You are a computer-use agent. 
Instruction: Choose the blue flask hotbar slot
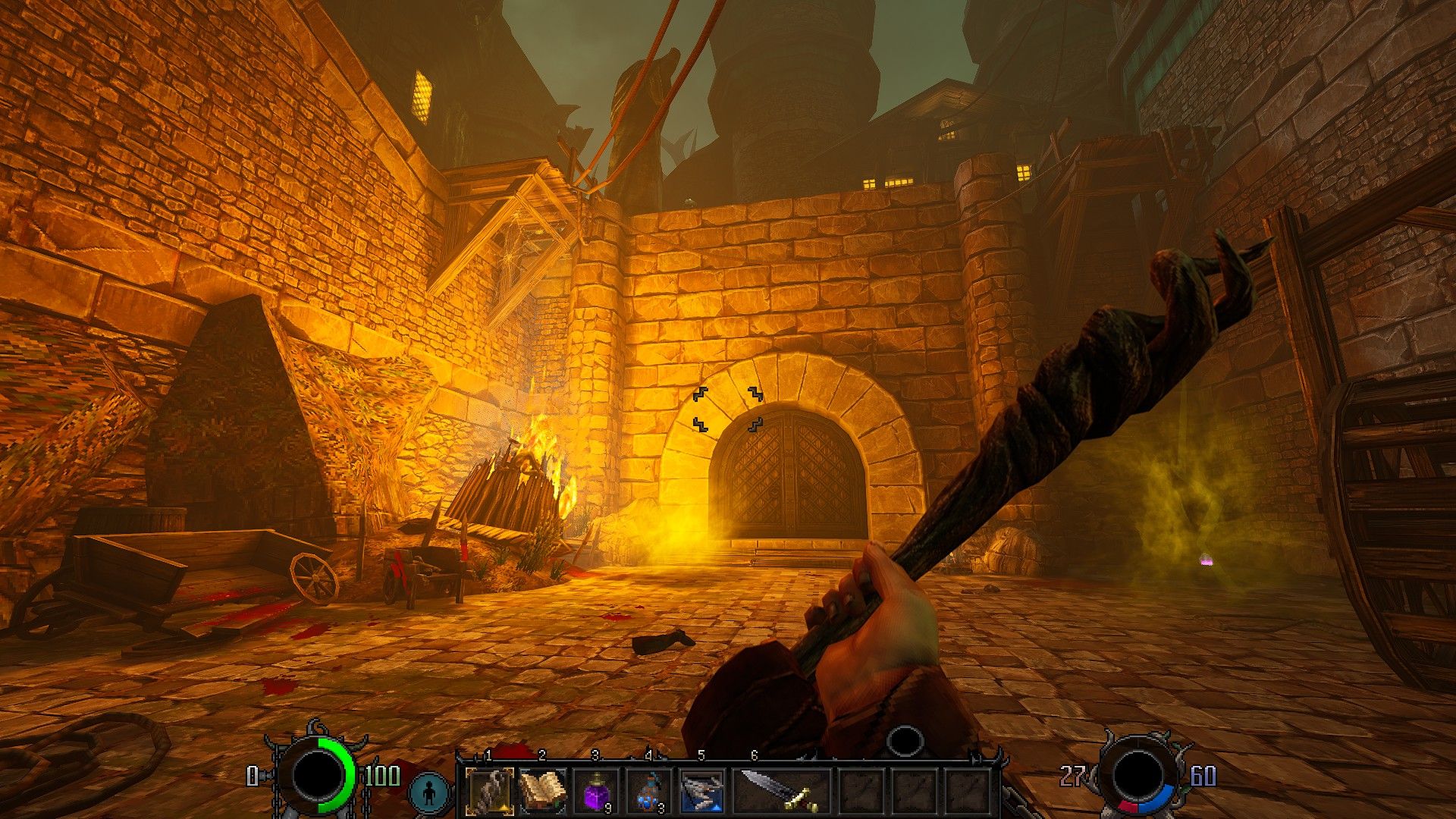(x=648, y=791)
